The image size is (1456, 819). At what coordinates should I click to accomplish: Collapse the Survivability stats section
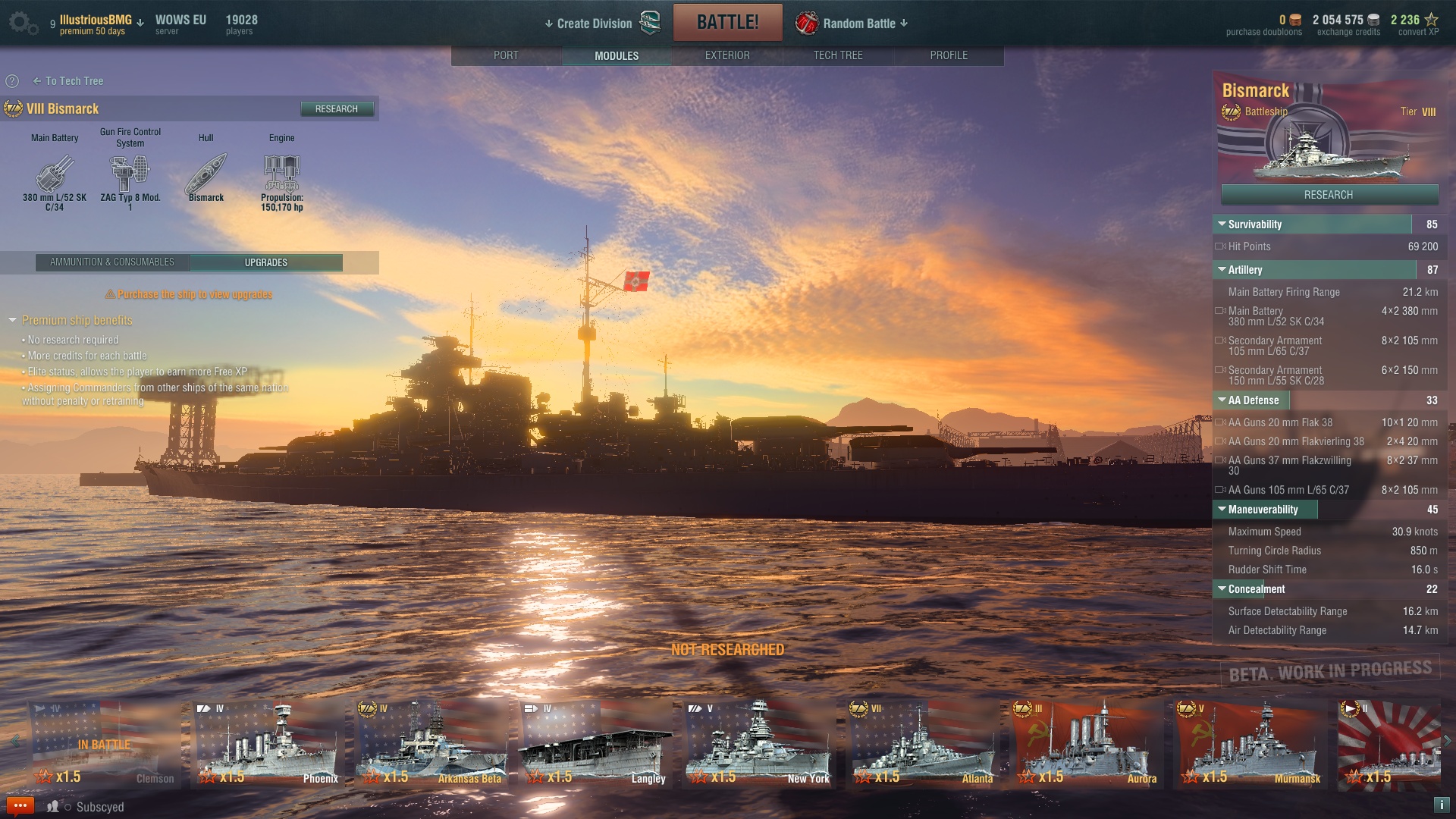1222,224
